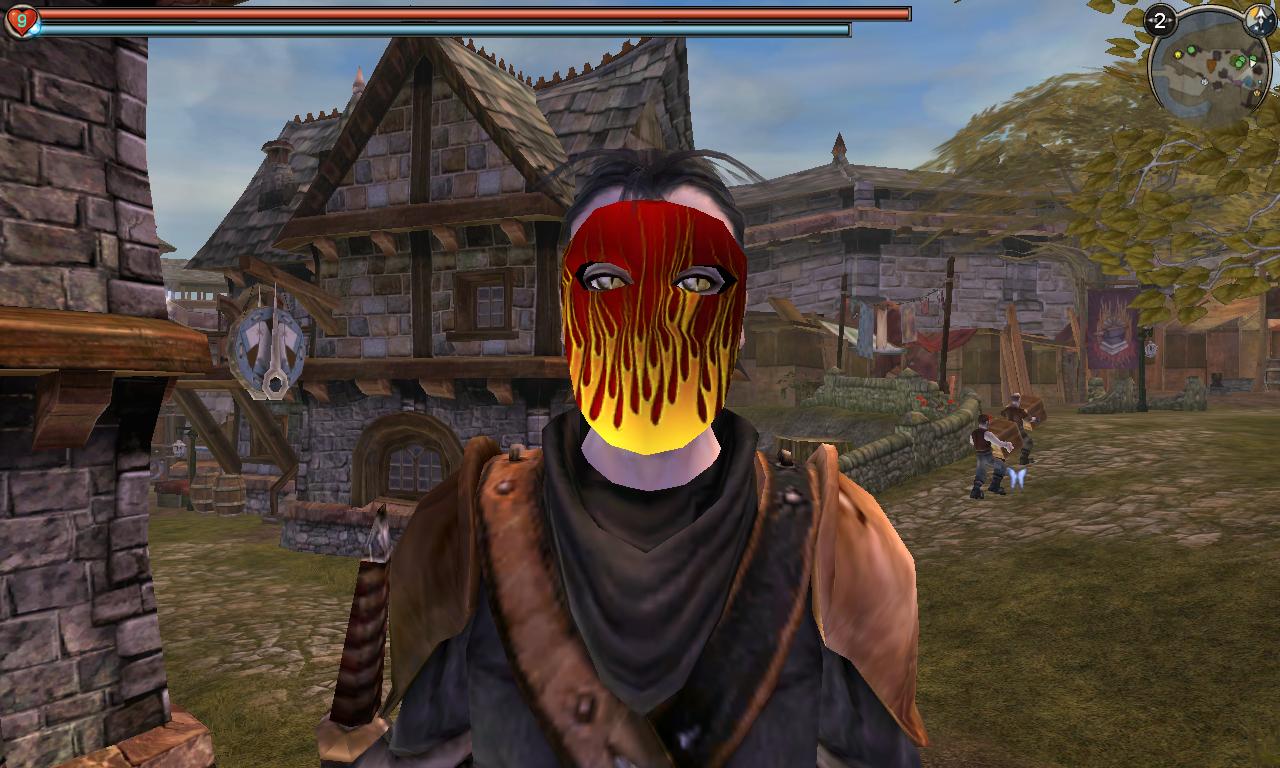Select the yellow marker on the minimap
This screenshot has height=768, width=1280.
[x=1178, y=55]
